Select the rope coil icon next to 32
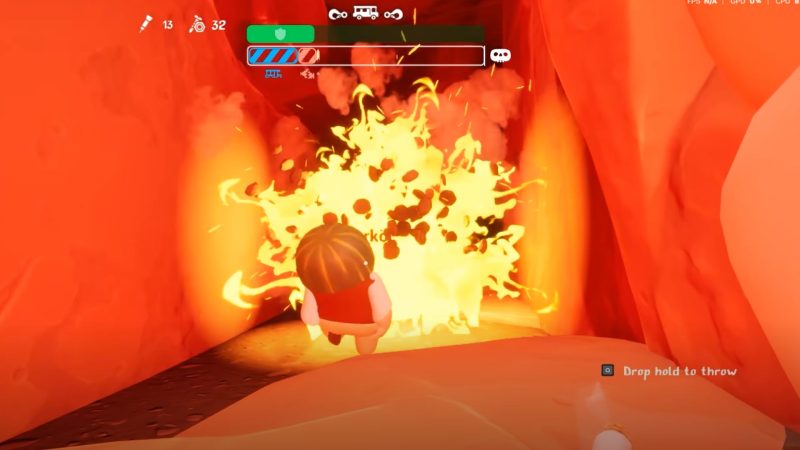The image size is (800, 450). coord(198,24)
